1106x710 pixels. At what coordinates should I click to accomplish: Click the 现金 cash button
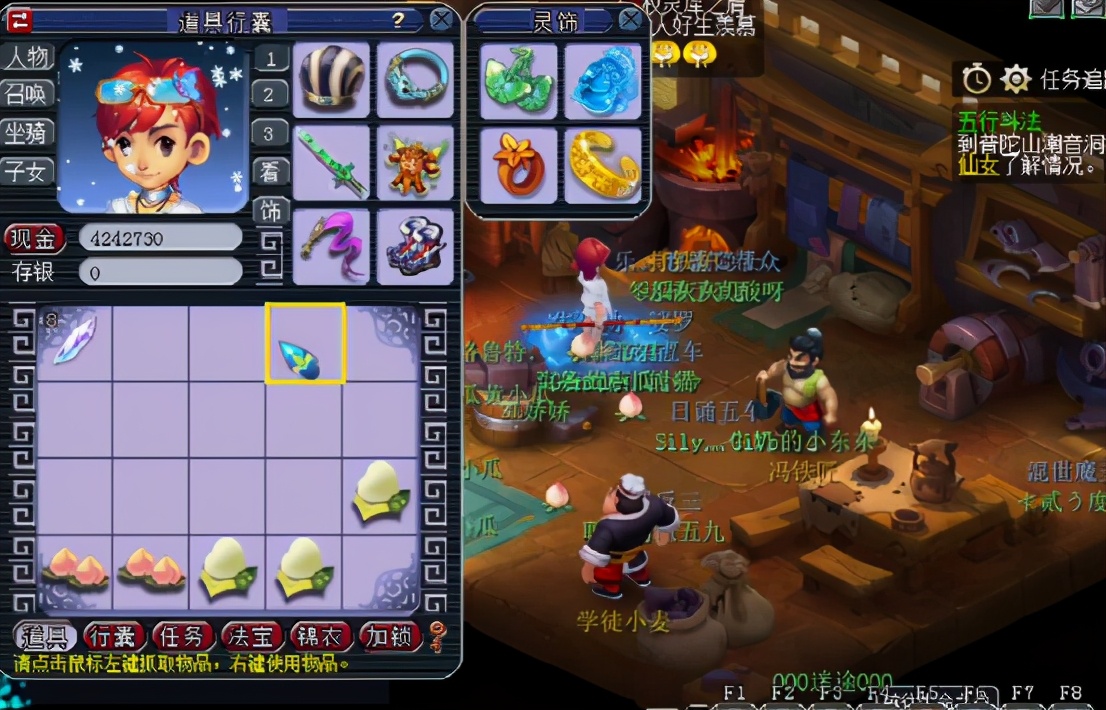[x=35, y=239]
